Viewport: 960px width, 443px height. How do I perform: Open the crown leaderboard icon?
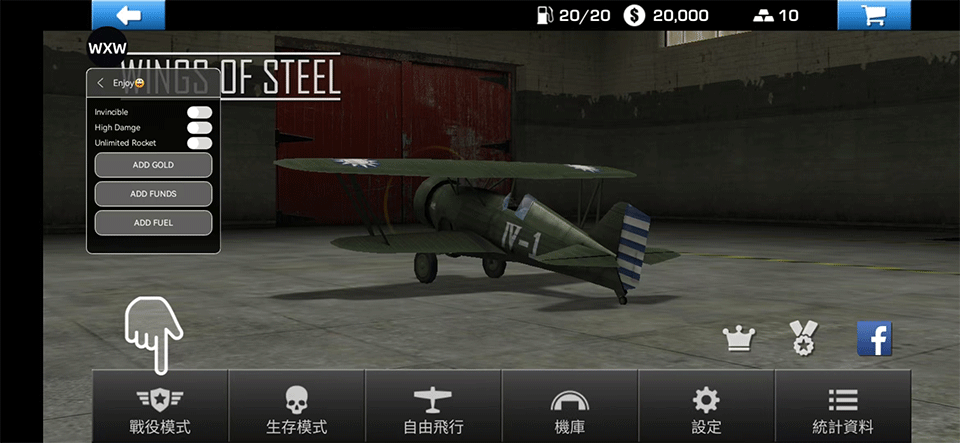739,340
